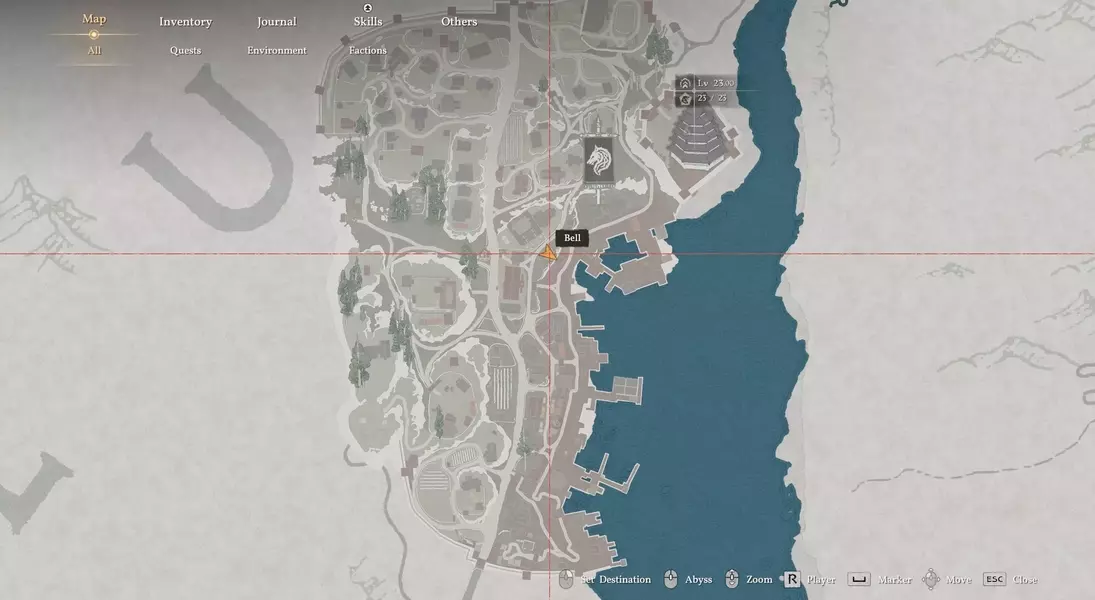Show All map markers filter
The image size is (1095, 600).
94,50
